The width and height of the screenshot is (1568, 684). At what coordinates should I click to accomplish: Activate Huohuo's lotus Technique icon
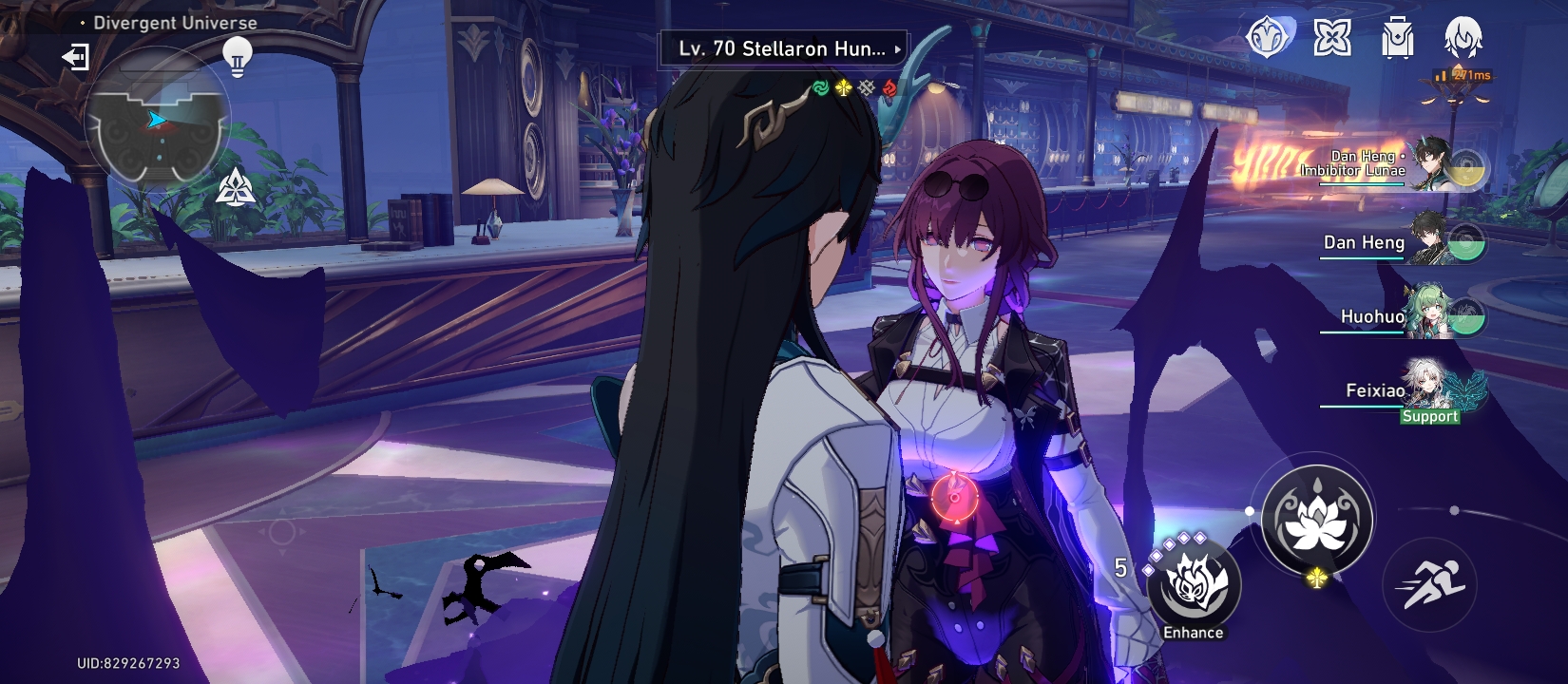pyautogui.click(x=1317, y=518)
